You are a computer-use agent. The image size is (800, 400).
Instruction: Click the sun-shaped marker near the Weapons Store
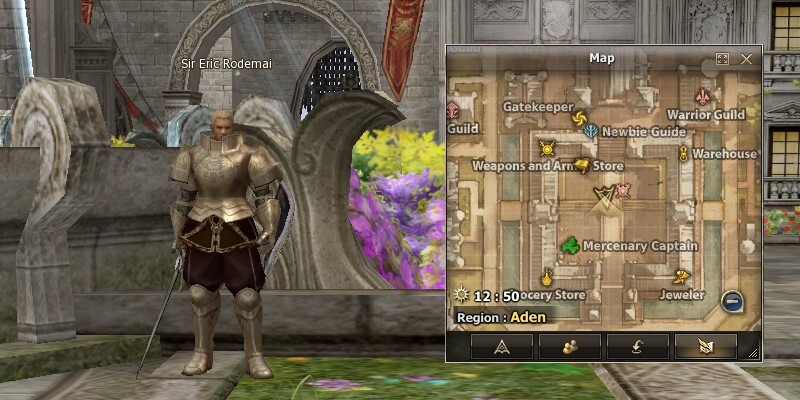(546, 149)
